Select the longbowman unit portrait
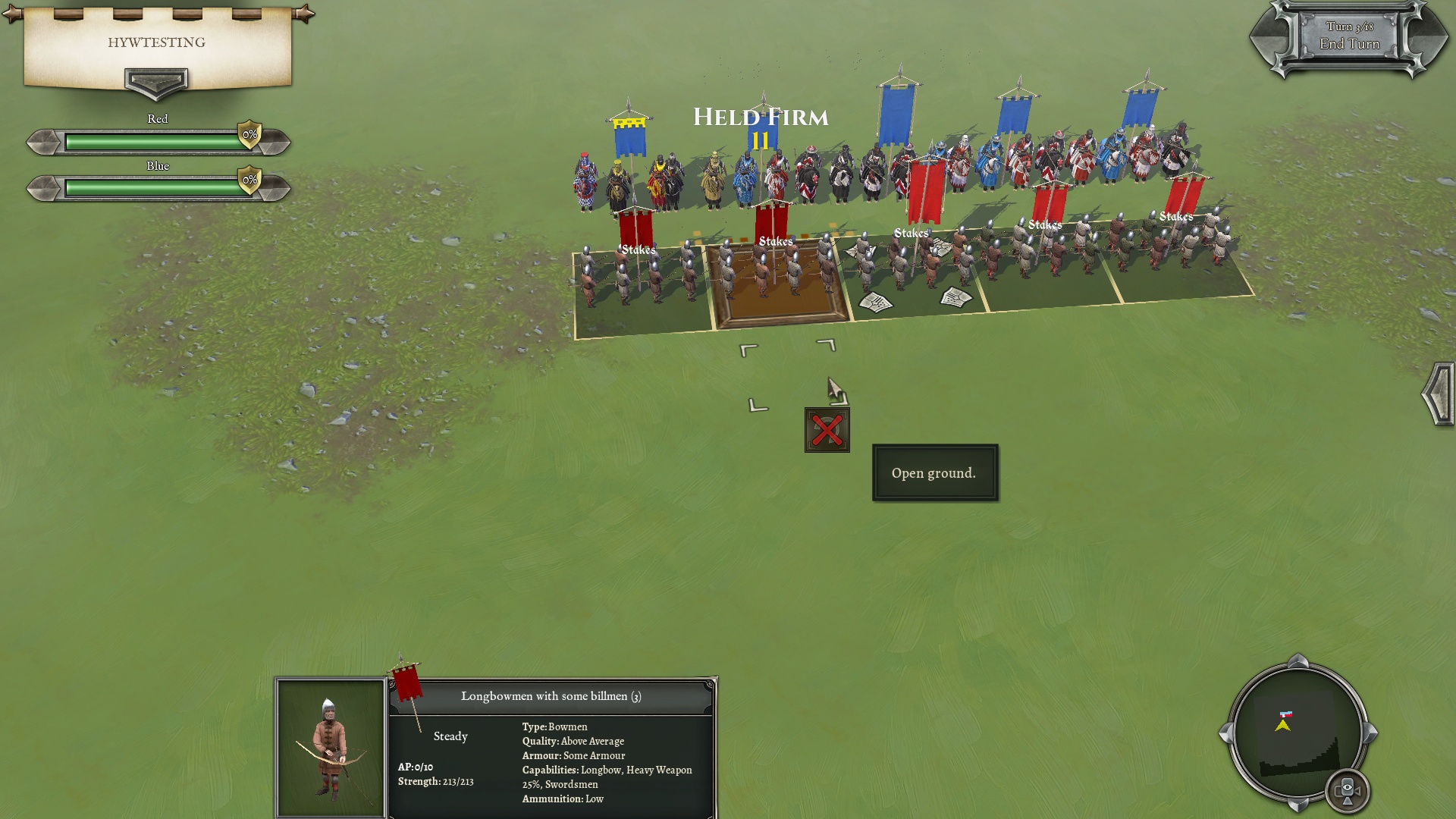This screenshot has height=819, width=1456. pos(331,747)
